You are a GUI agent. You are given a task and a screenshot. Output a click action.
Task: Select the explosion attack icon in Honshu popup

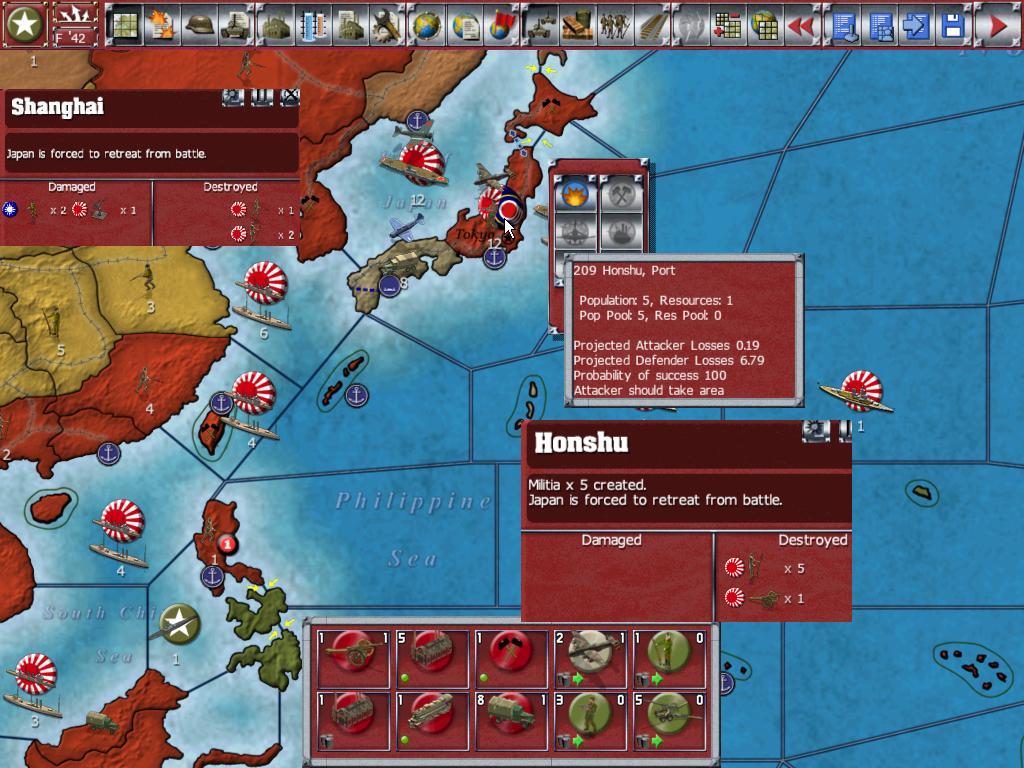click(575, 192)
